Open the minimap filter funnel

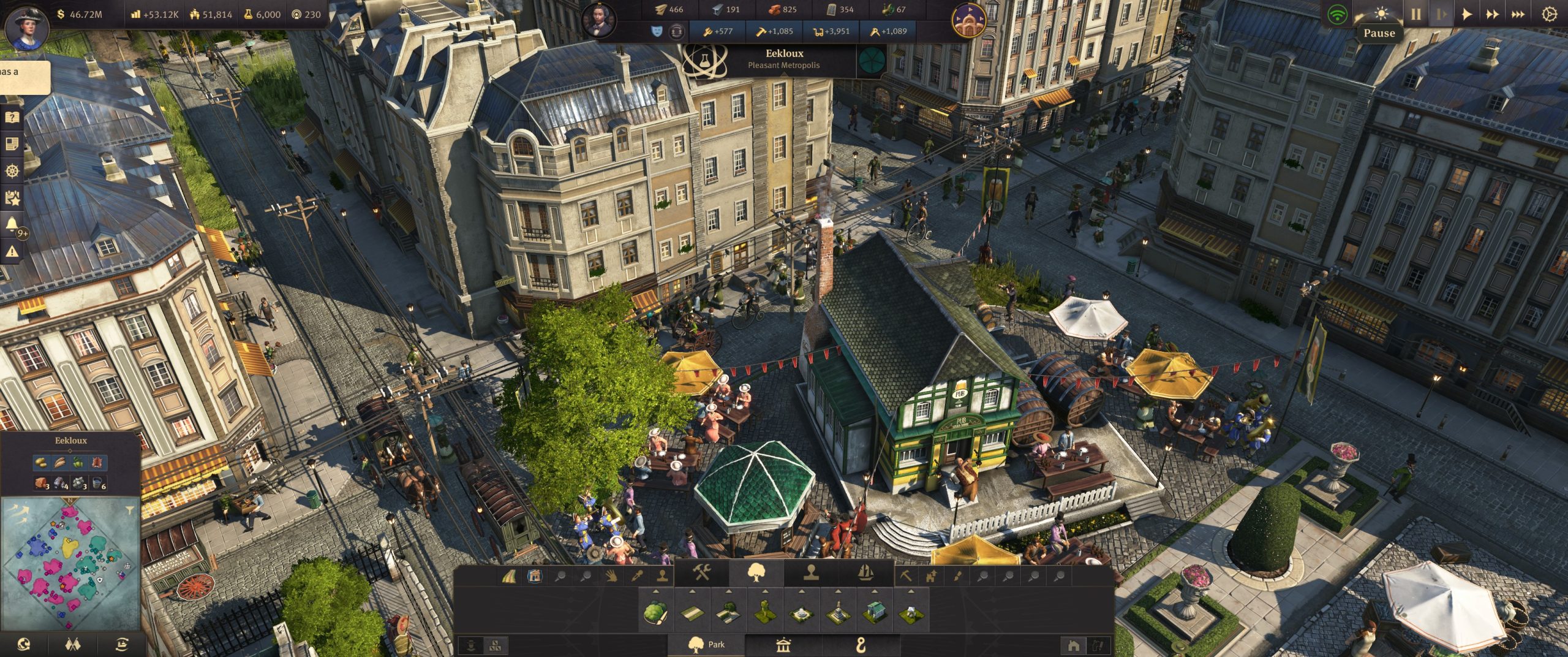129,509
